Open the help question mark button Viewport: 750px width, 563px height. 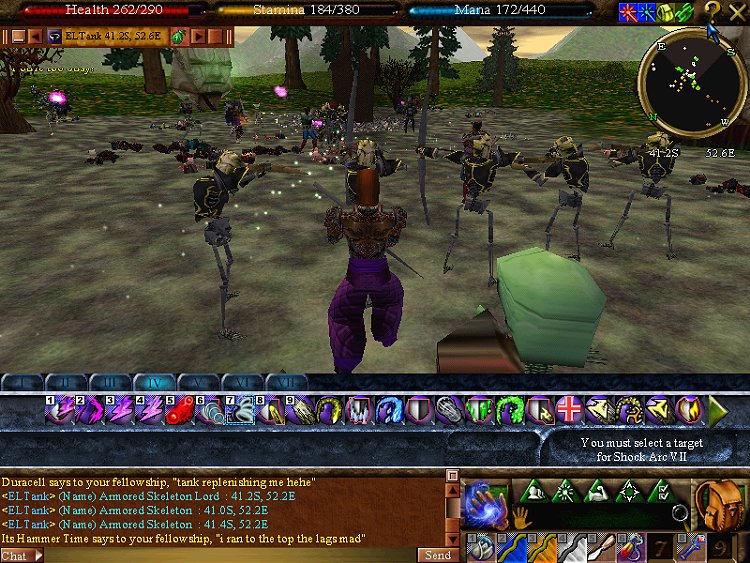712,11
